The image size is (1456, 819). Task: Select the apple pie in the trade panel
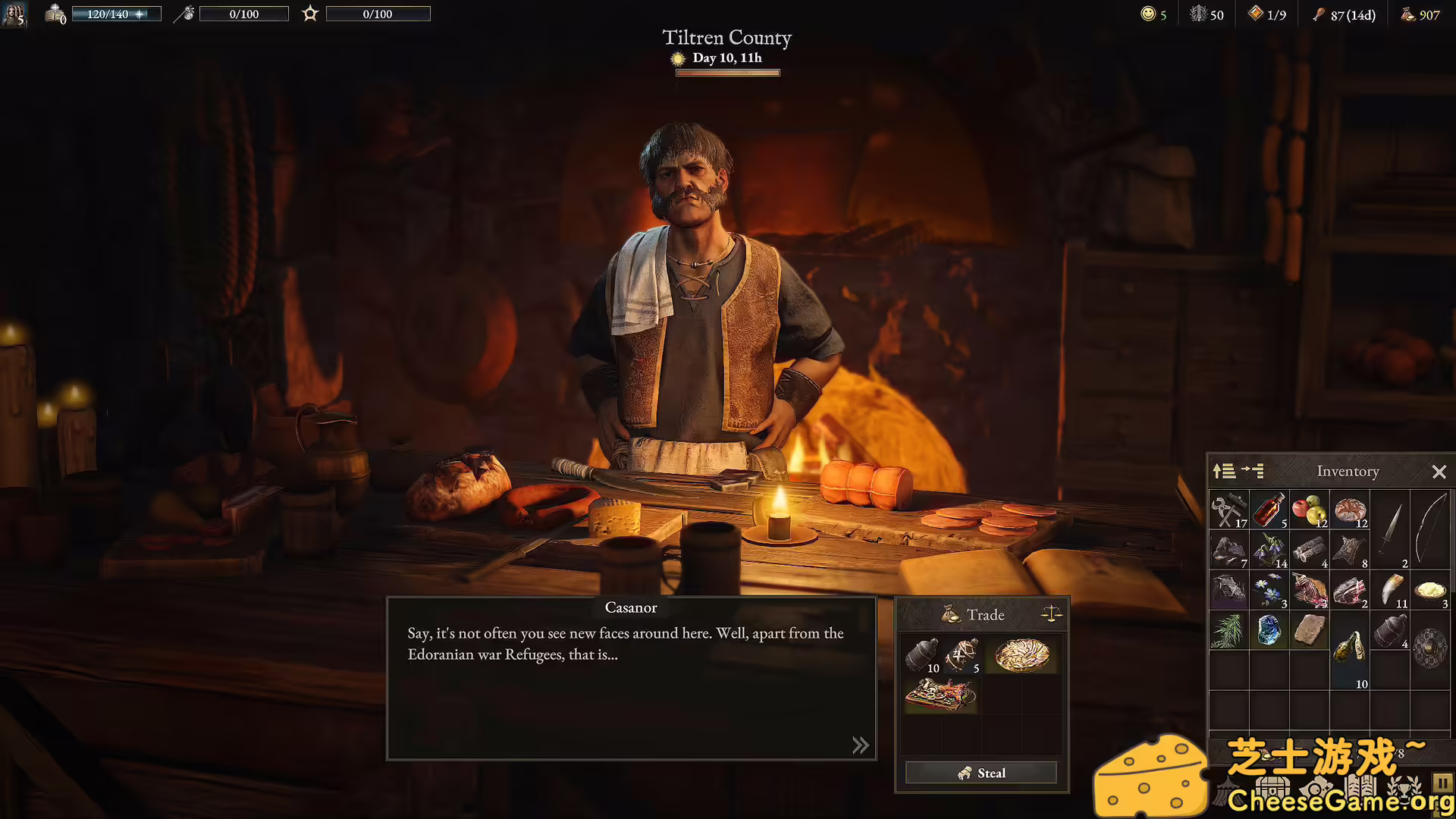pos(1021,655)
